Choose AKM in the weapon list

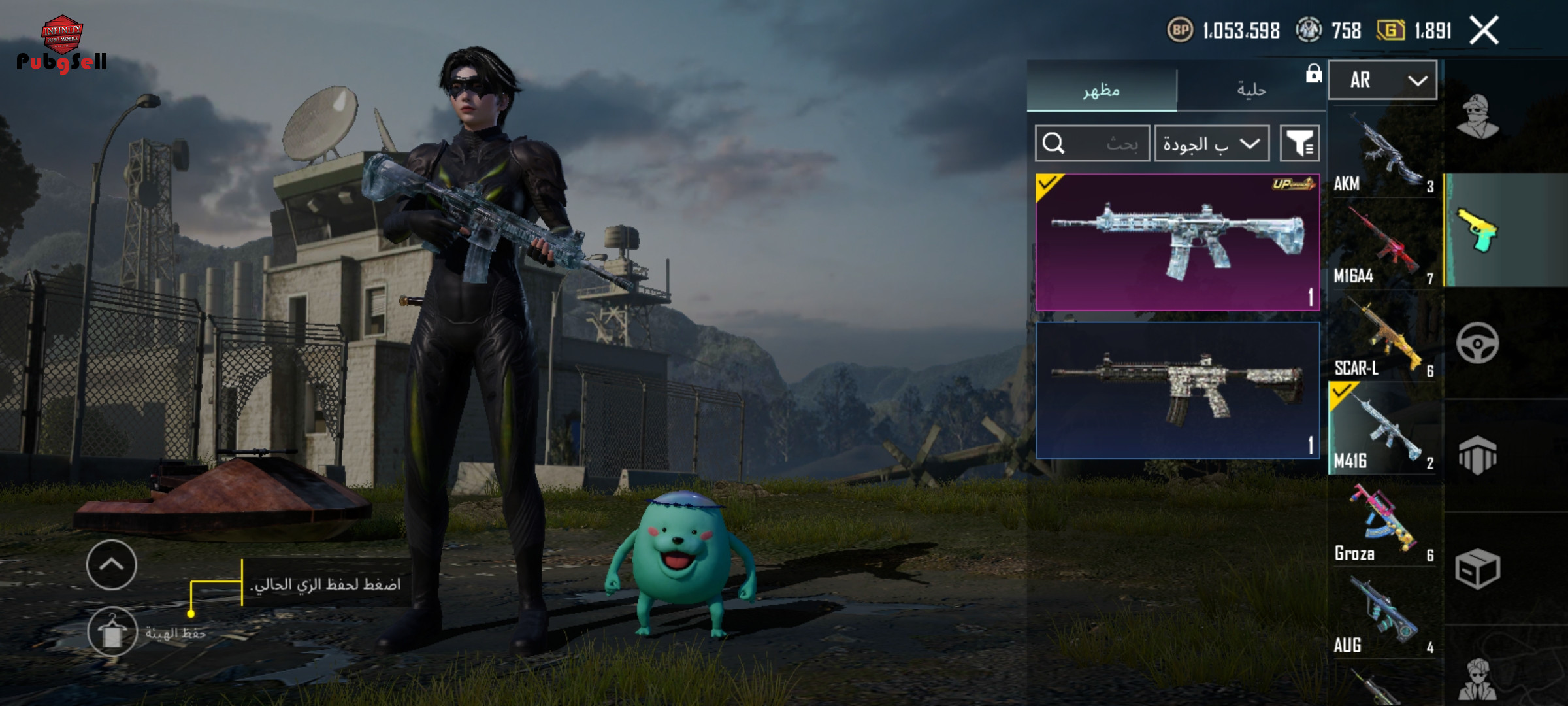(1383, 154)
